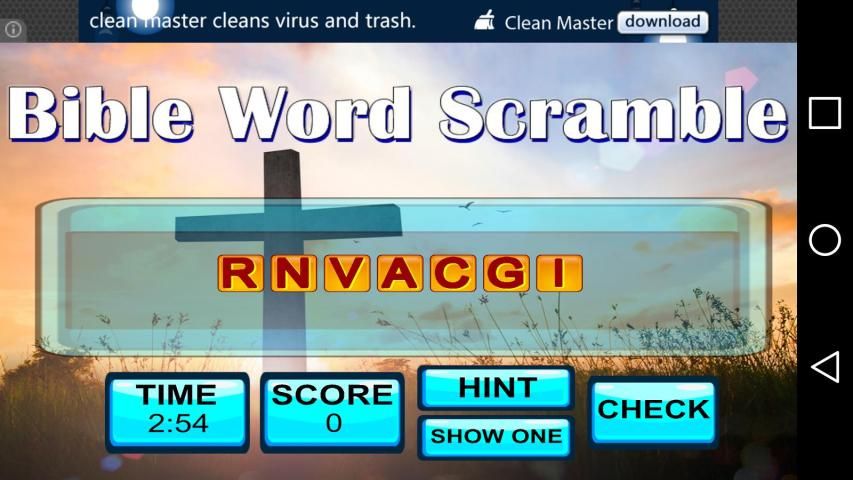The height and width of the screenshot is (480, 853).
Task: Click the HINT button
Action: click(496, 388)
